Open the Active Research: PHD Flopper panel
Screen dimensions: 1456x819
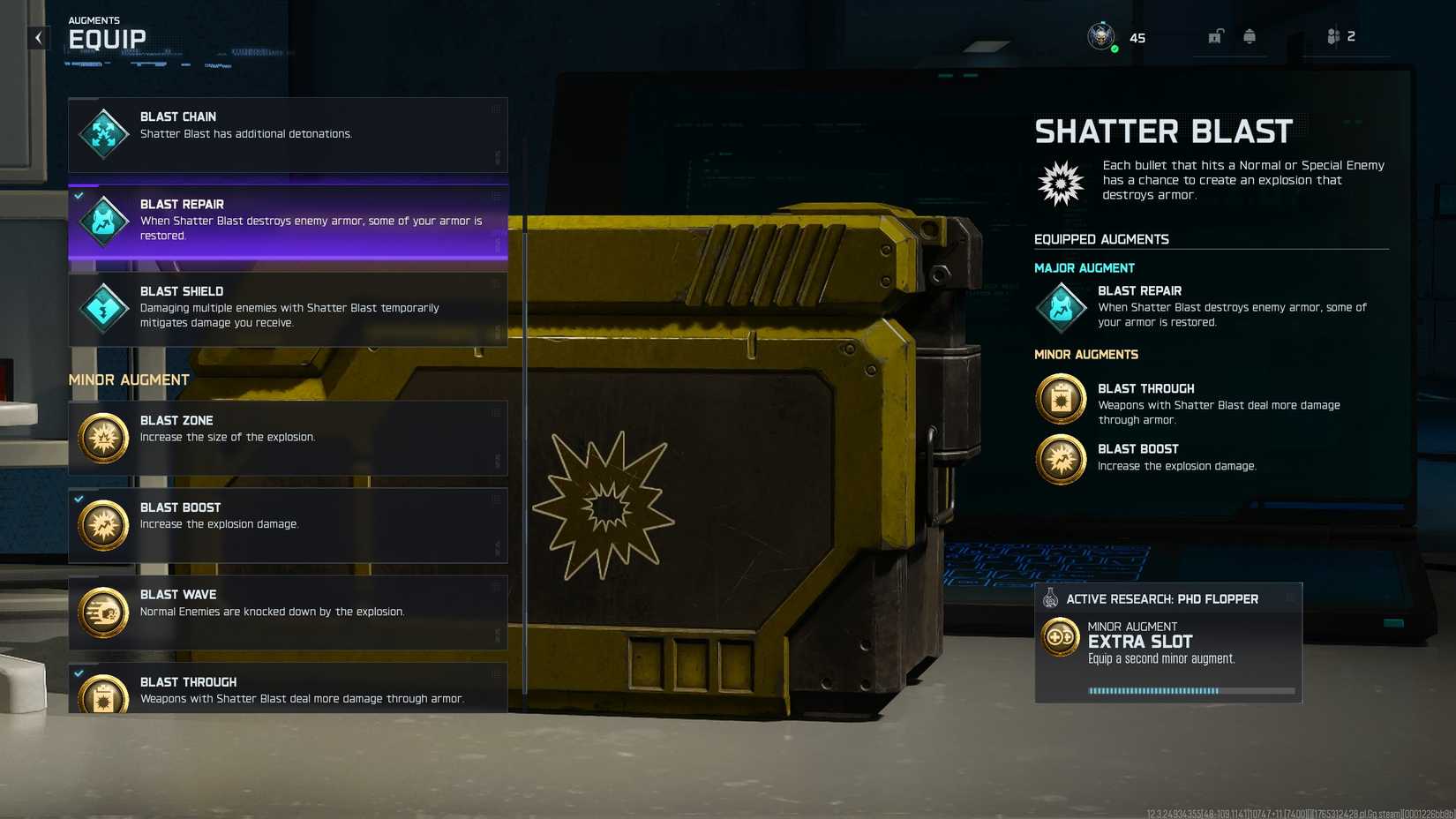[1163, 598]
